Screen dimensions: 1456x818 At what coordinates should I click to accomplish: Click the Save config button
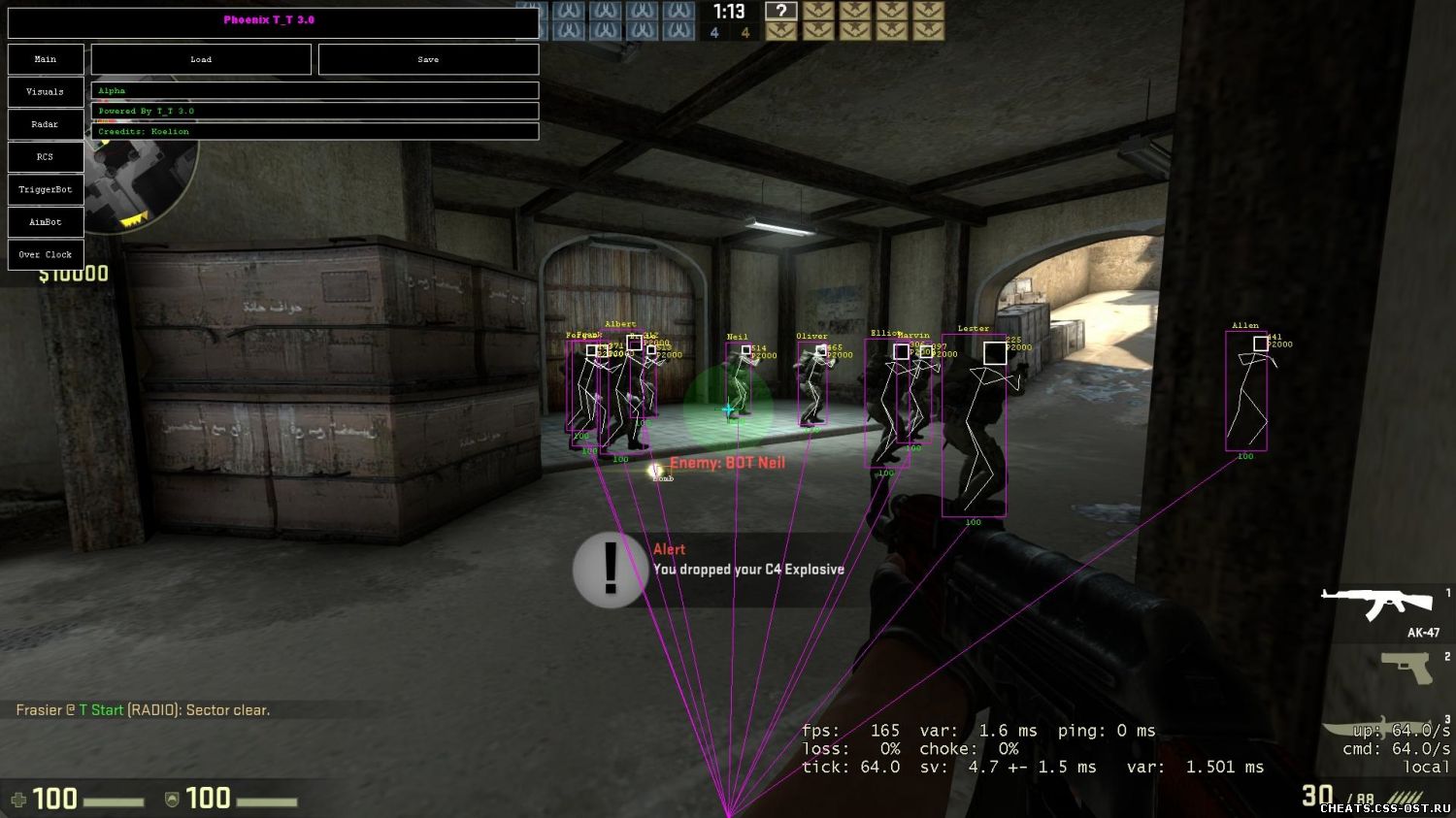[428, 59]
